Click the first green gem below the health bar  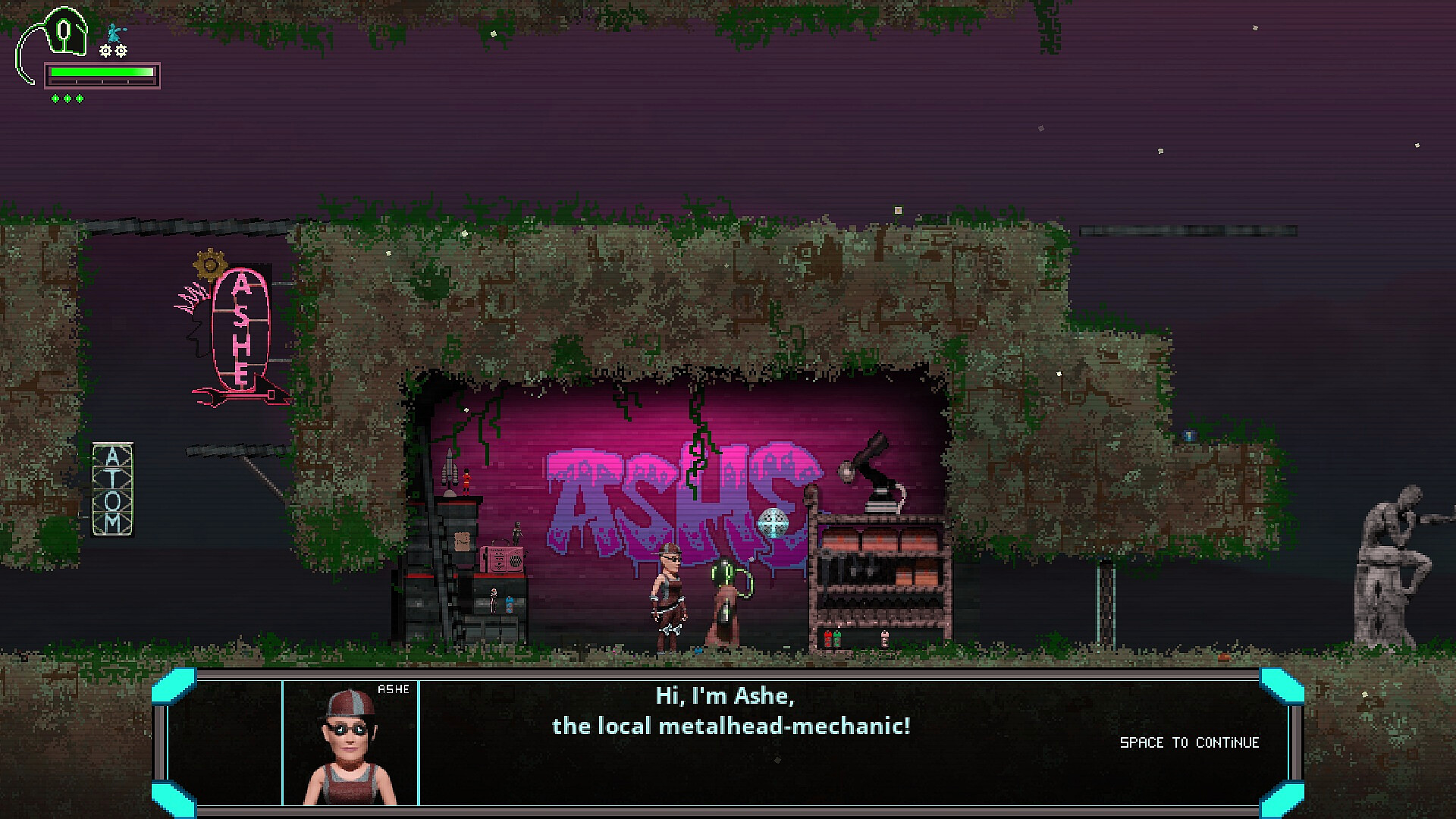[55, 99]
